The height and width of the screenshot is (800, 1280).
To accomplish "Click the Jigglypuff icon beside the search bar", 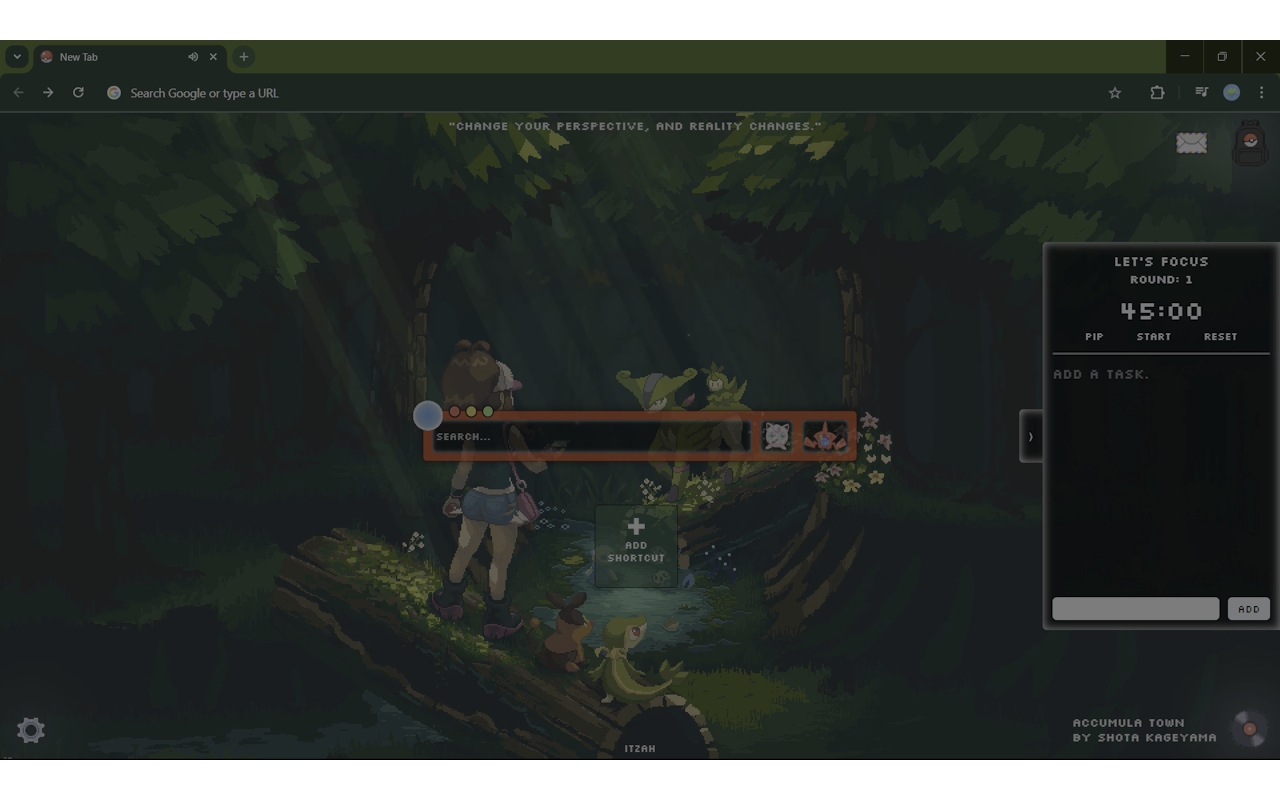I will point(775,435).
